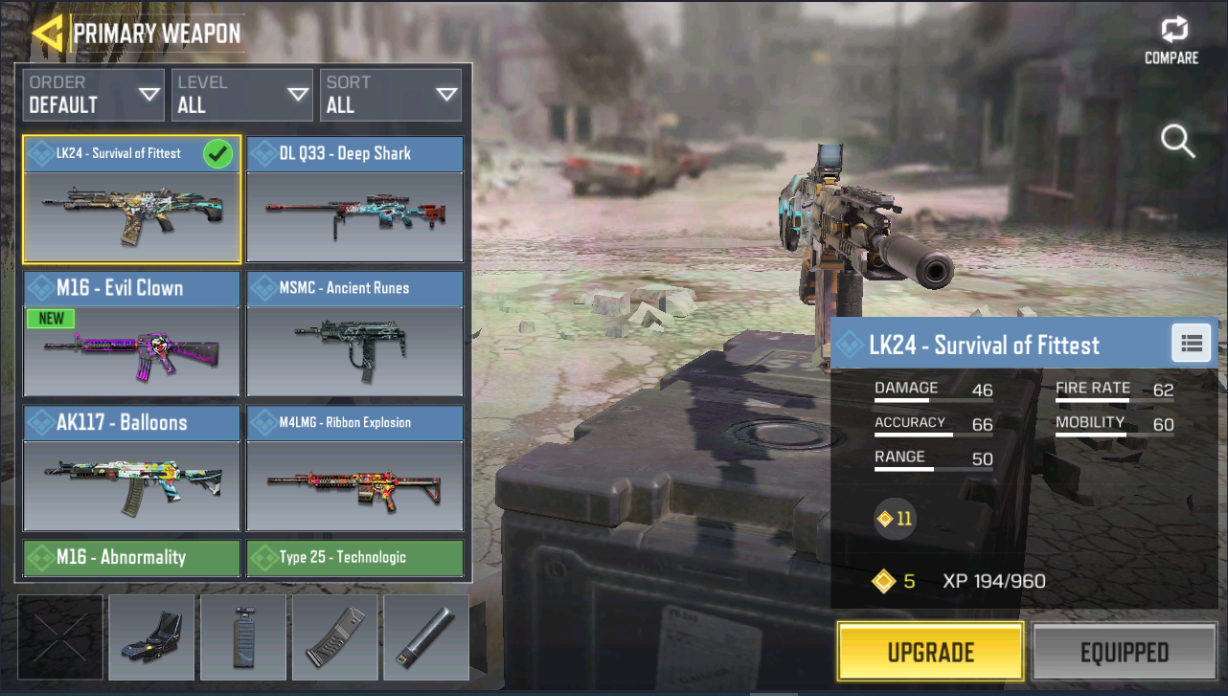The image size is (1228, 696).
Task: Pick the Type 25 Technologic weapon
Action: coord(355,558)
